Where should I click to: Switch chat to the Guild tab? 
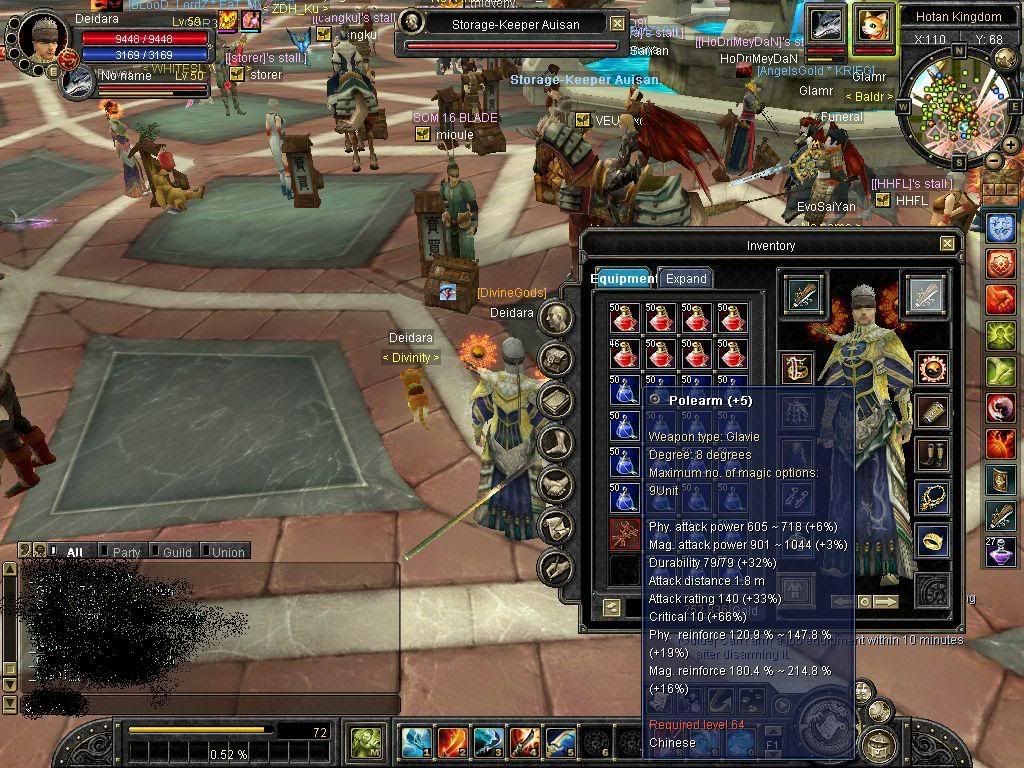pyautogui.click(x=177, y=551)
